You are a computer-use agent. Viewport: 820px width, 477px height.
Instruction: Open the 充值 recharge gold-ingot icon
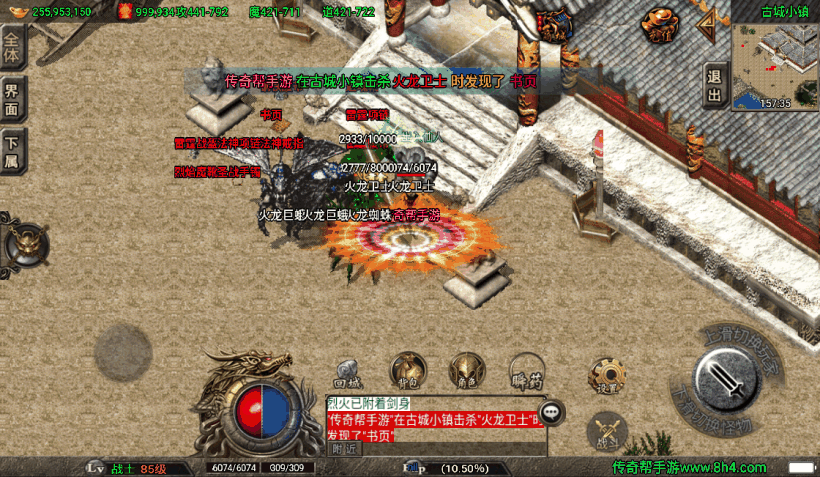[658, 24]
